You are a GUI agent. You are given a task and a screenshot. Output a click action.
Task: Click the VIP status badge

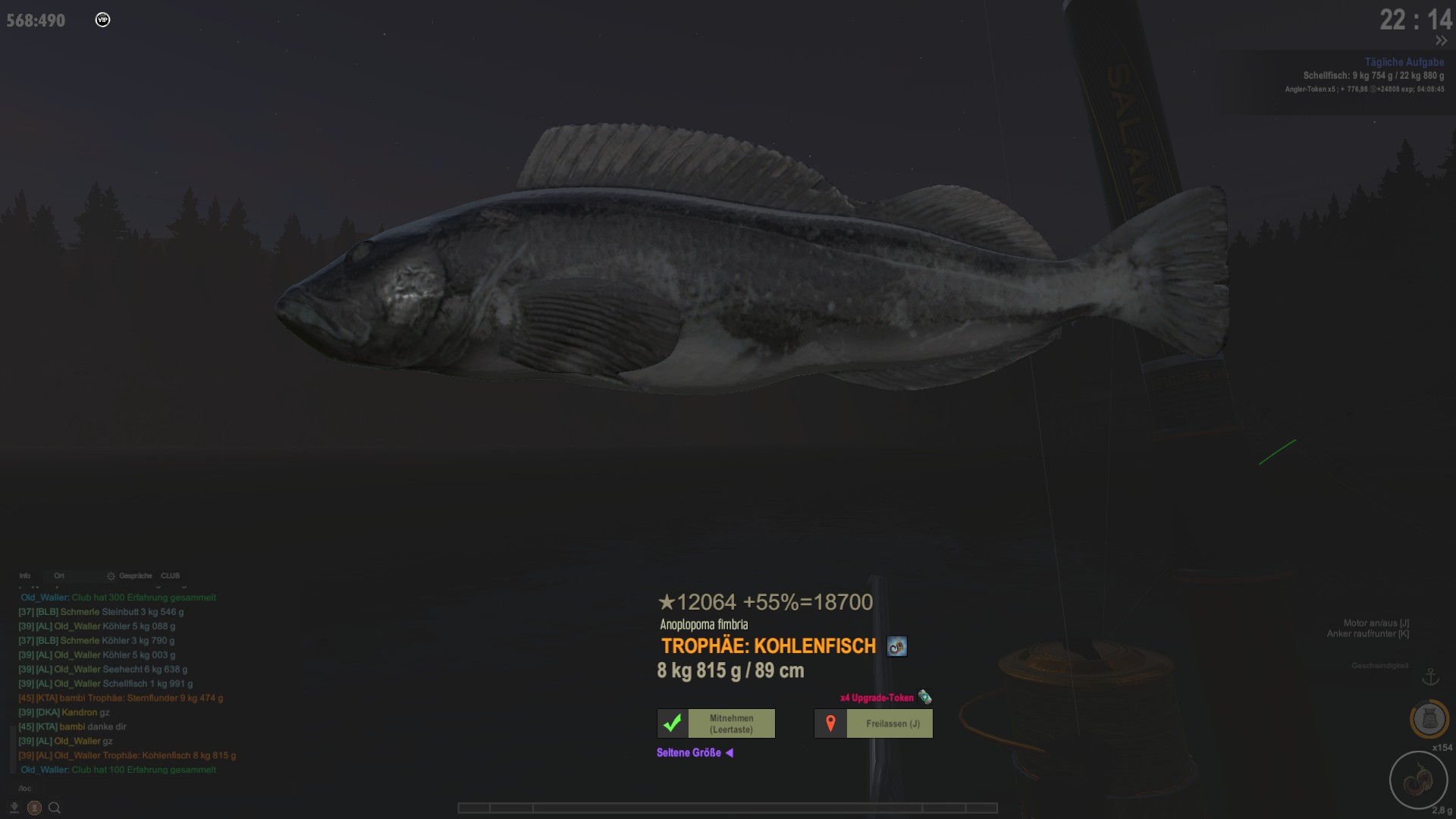[103, 20]
